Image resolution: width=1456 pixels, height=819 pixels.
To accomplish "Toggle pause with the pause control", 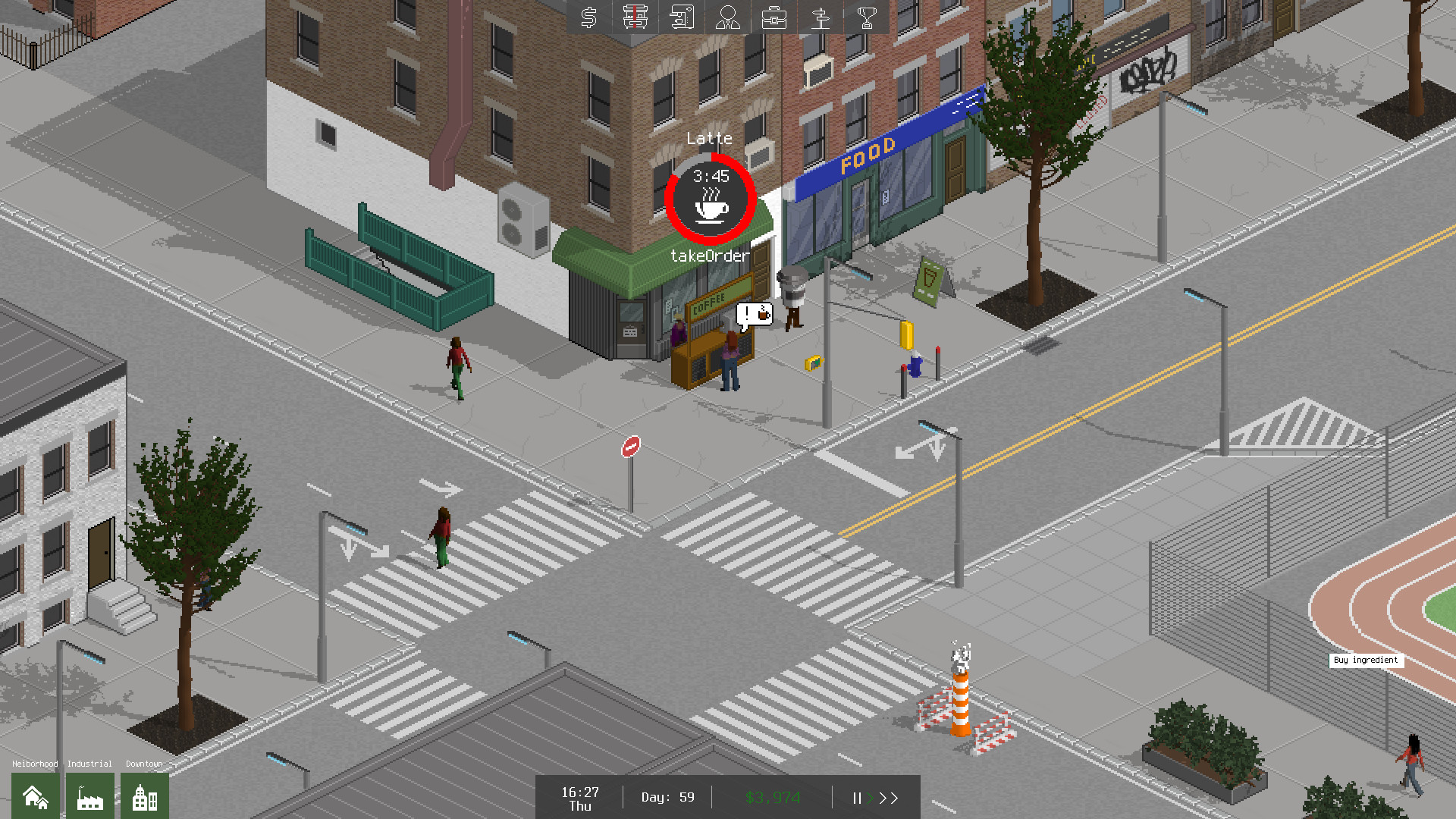I will coord(856,798).
